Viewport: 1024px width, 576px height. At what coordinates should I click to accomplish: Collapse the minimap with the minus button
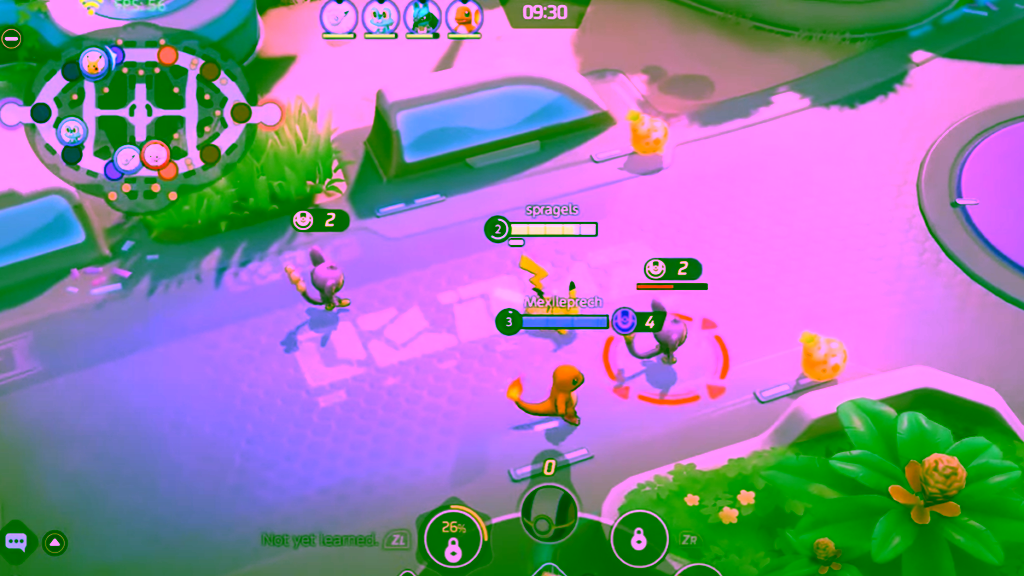click(11, 39)
